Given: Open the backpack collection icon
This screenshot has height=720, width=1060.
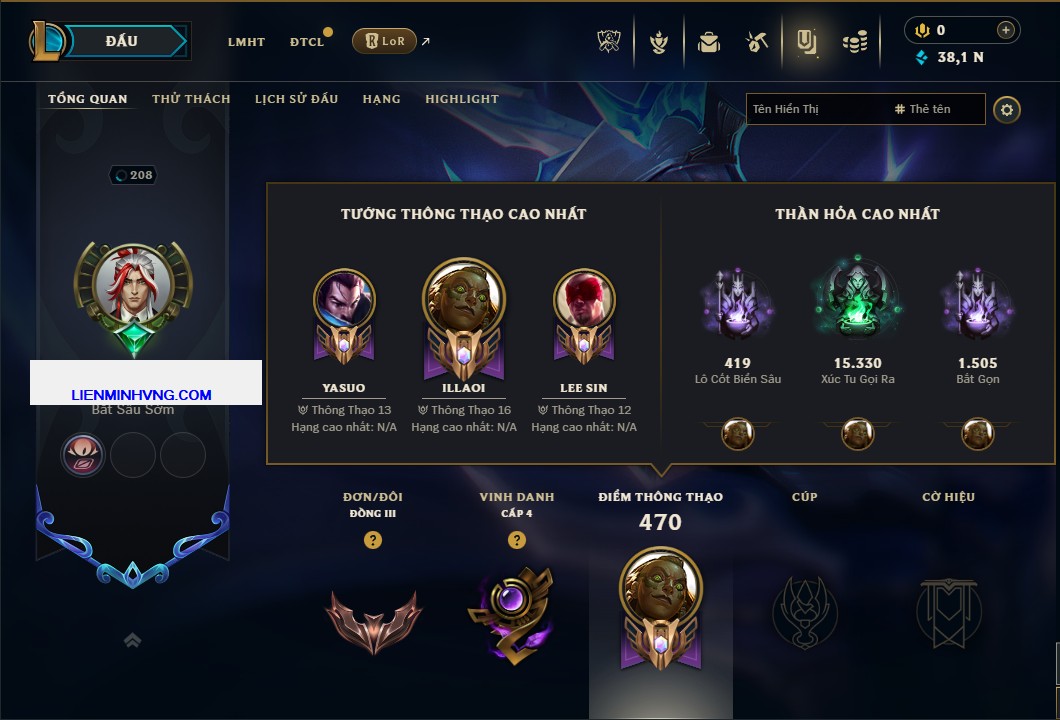Looking at the screenshot, I should click(709, 42).
